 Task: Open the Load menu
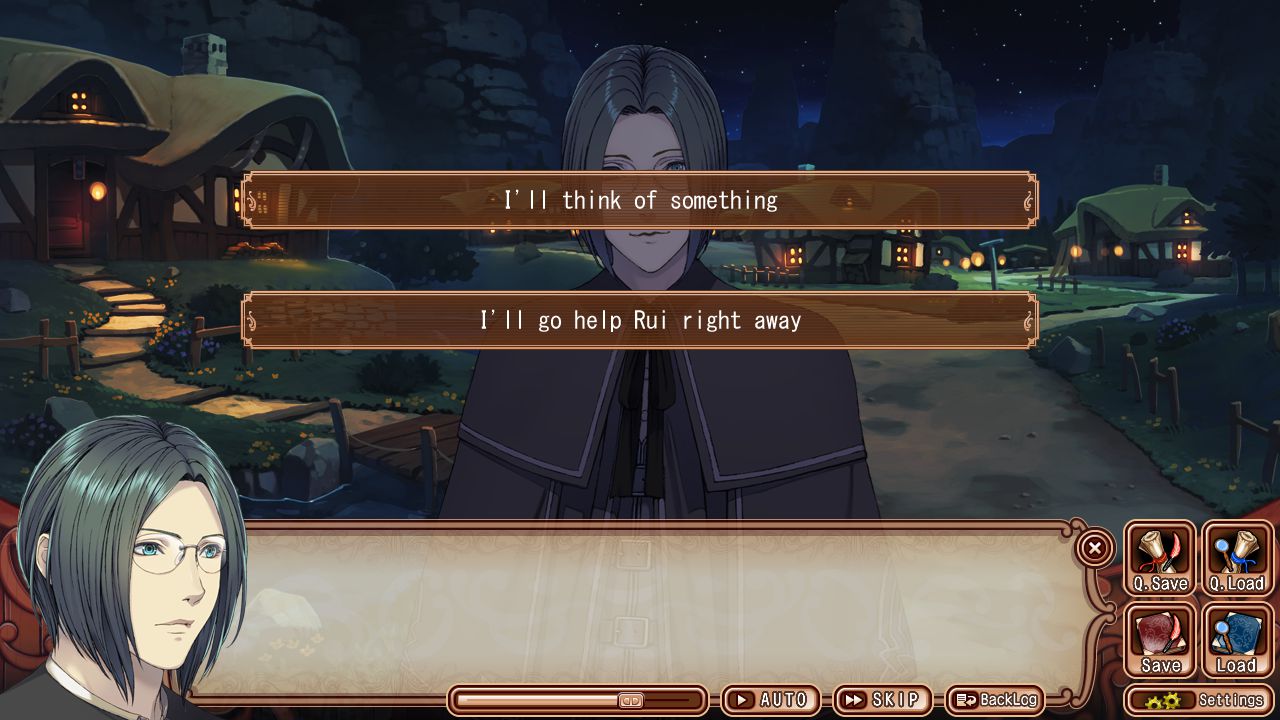click(1237, 641)
